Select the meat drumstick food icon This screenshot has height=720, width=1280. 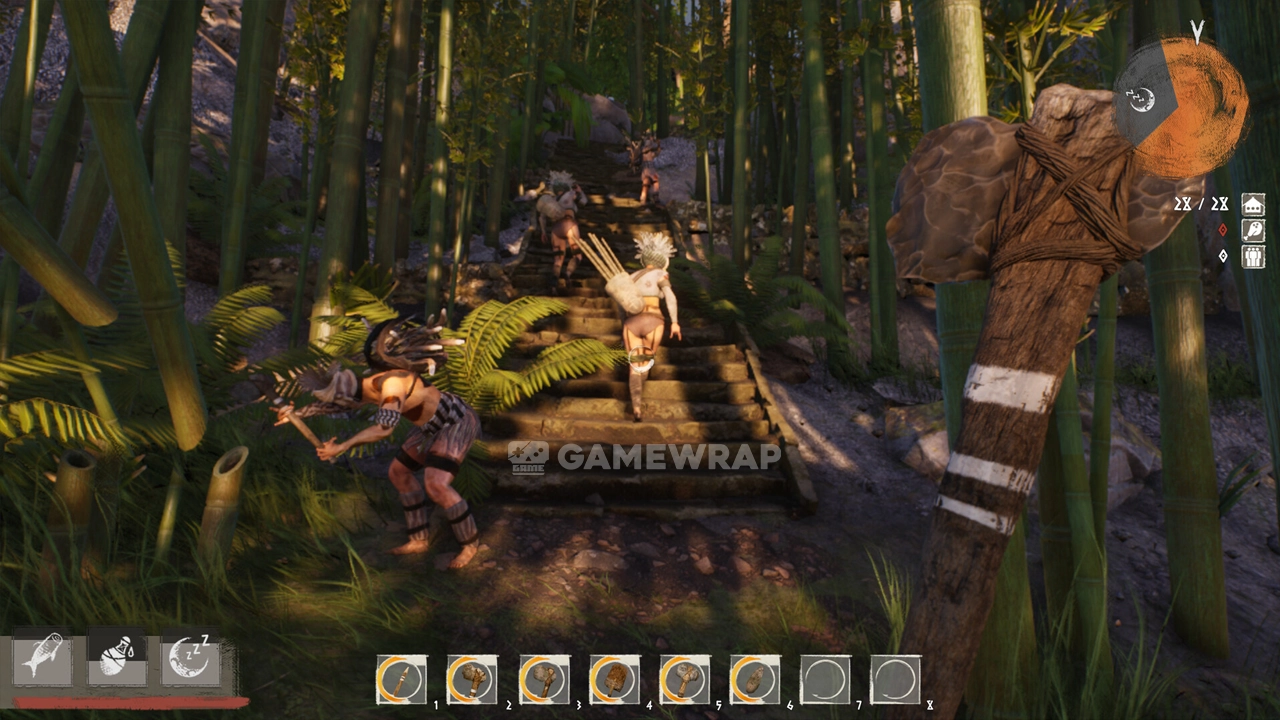[1253, 231]
